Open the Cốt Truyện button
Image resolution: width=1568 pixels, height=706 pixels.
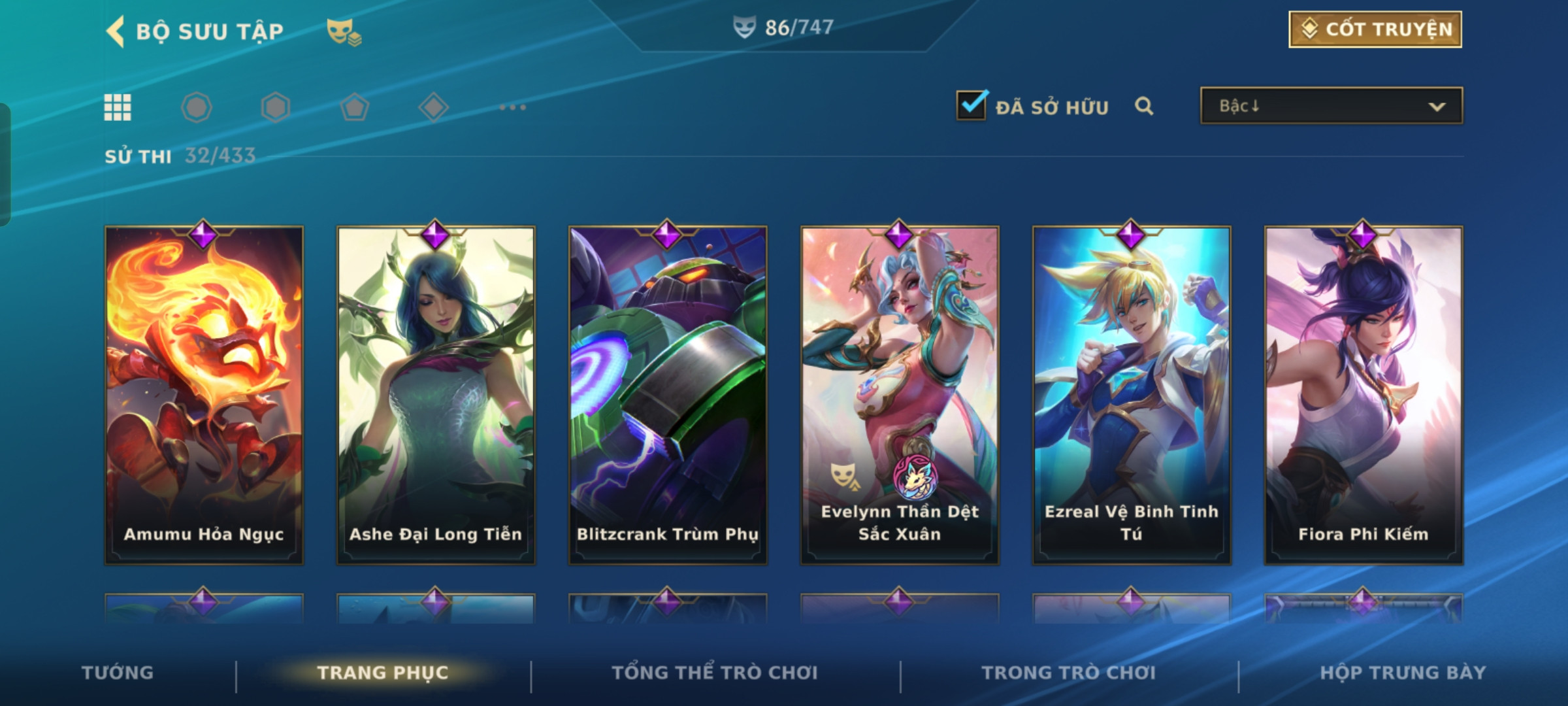click(1375, 29)
